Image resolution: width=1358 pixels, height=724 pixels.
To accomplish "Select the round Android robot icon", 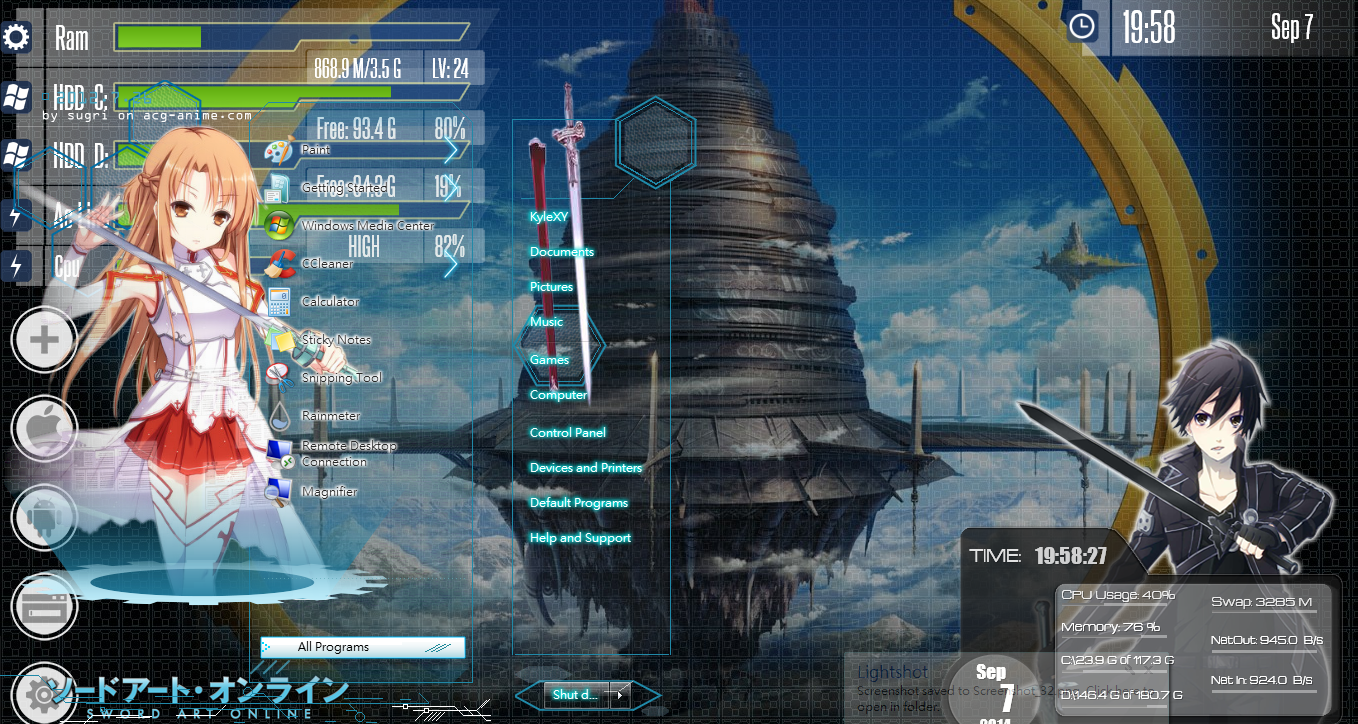I will [x=44, y=517].
